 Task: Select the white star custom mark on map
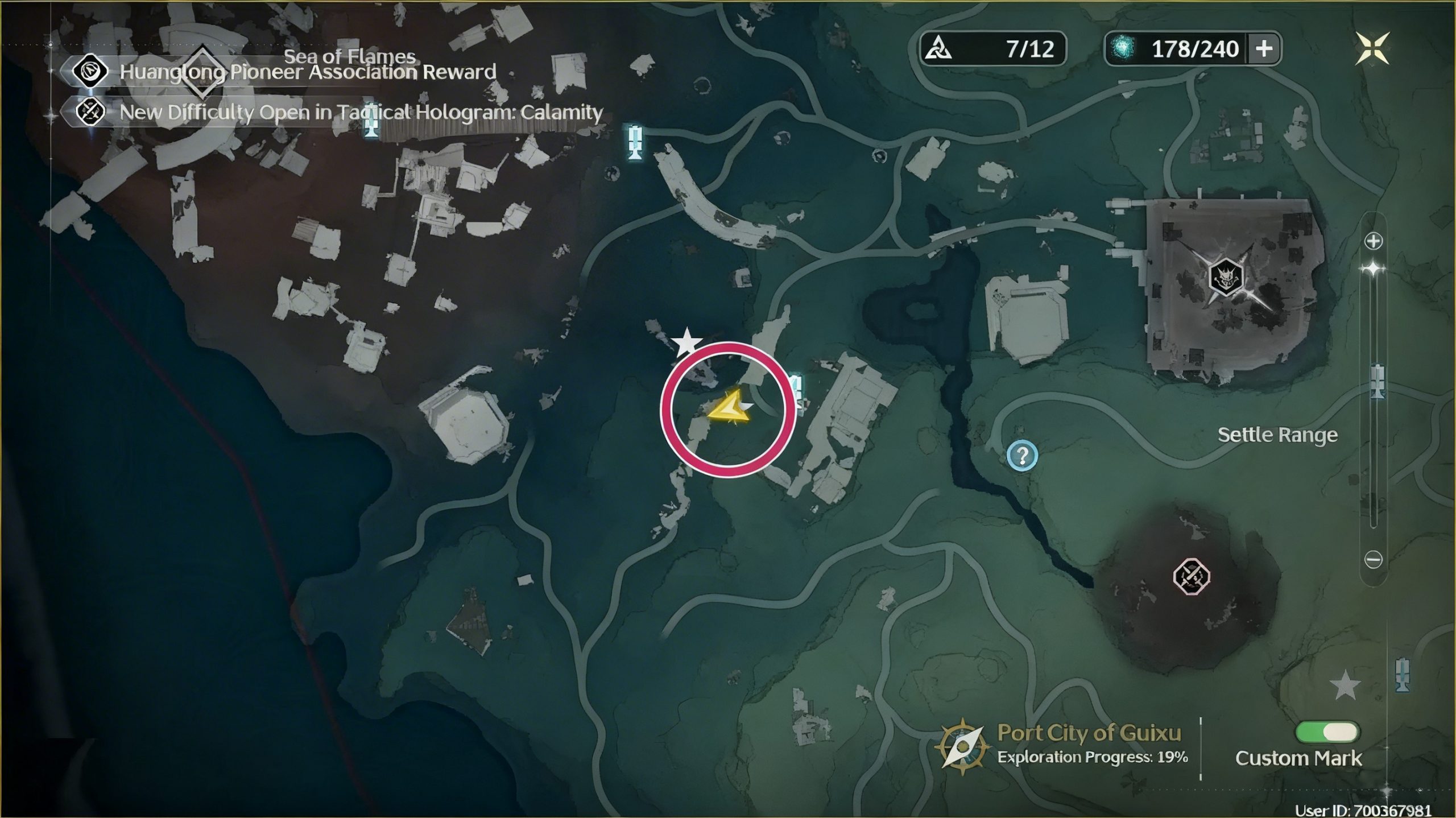[687, 342]
